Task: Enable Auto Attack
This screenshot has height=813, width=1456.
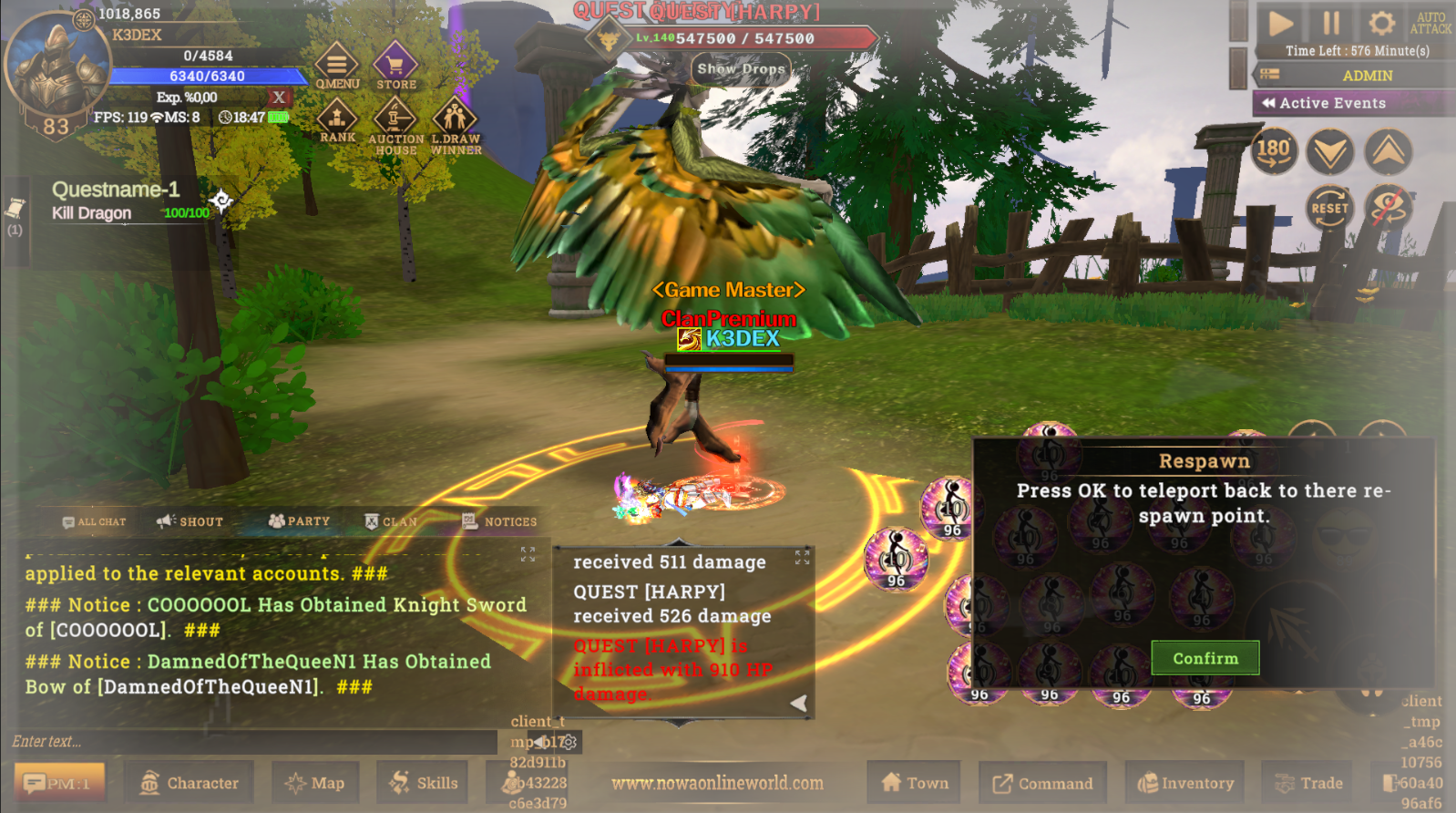Action: tap(1431, 21)
